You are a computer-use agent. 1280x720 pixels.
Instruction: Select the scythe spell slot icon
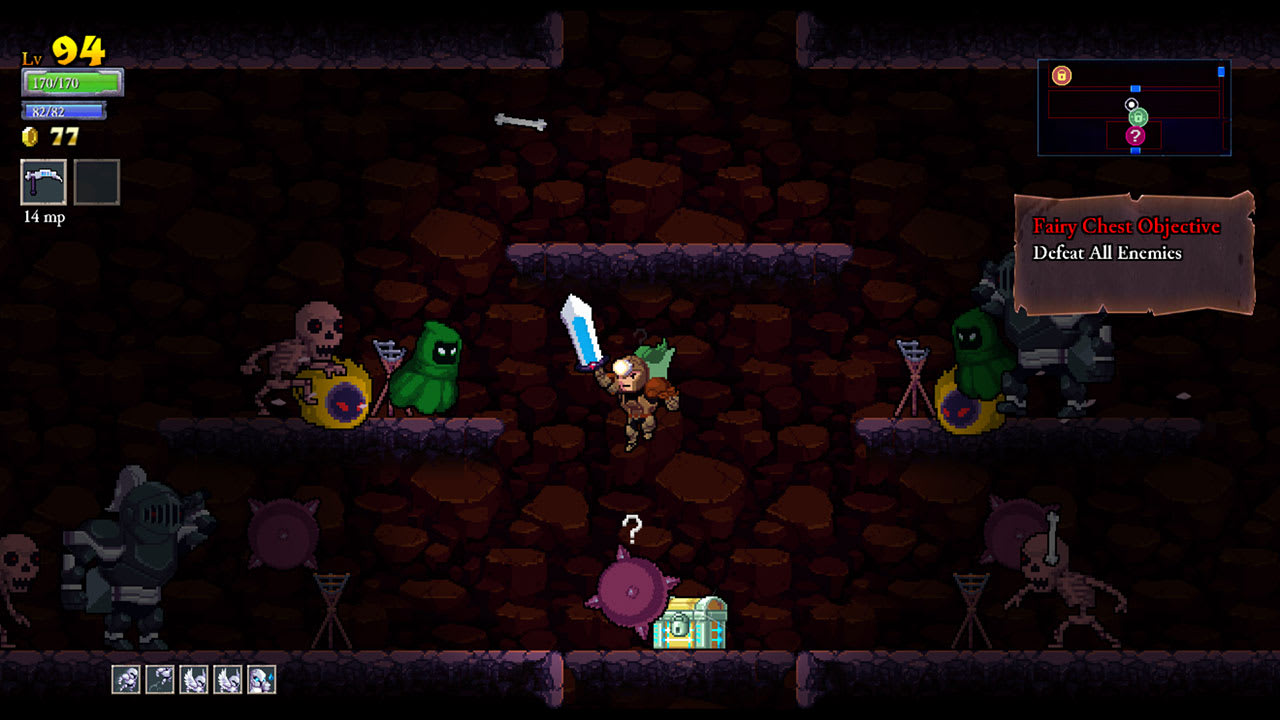point(43,182)
